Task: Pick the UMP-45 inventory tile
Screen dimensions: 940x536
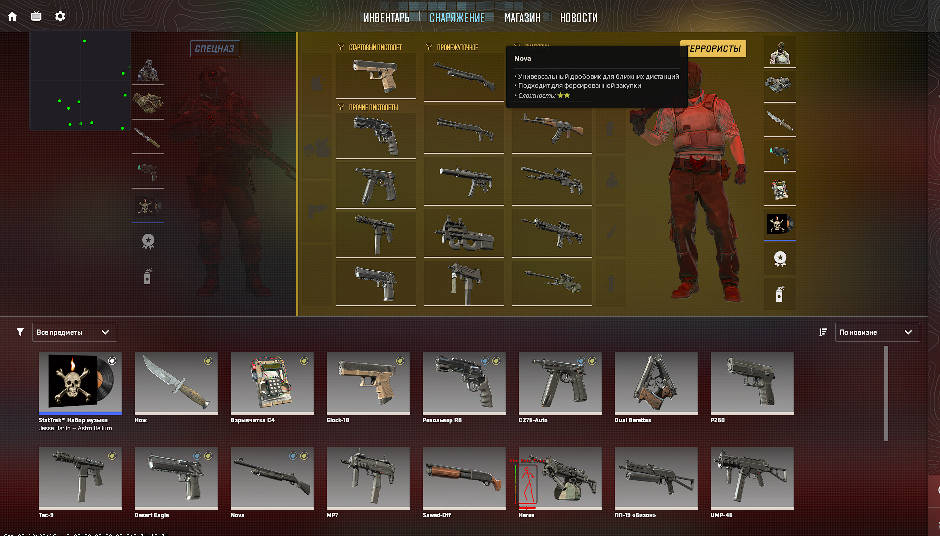Action: [752, 478]
